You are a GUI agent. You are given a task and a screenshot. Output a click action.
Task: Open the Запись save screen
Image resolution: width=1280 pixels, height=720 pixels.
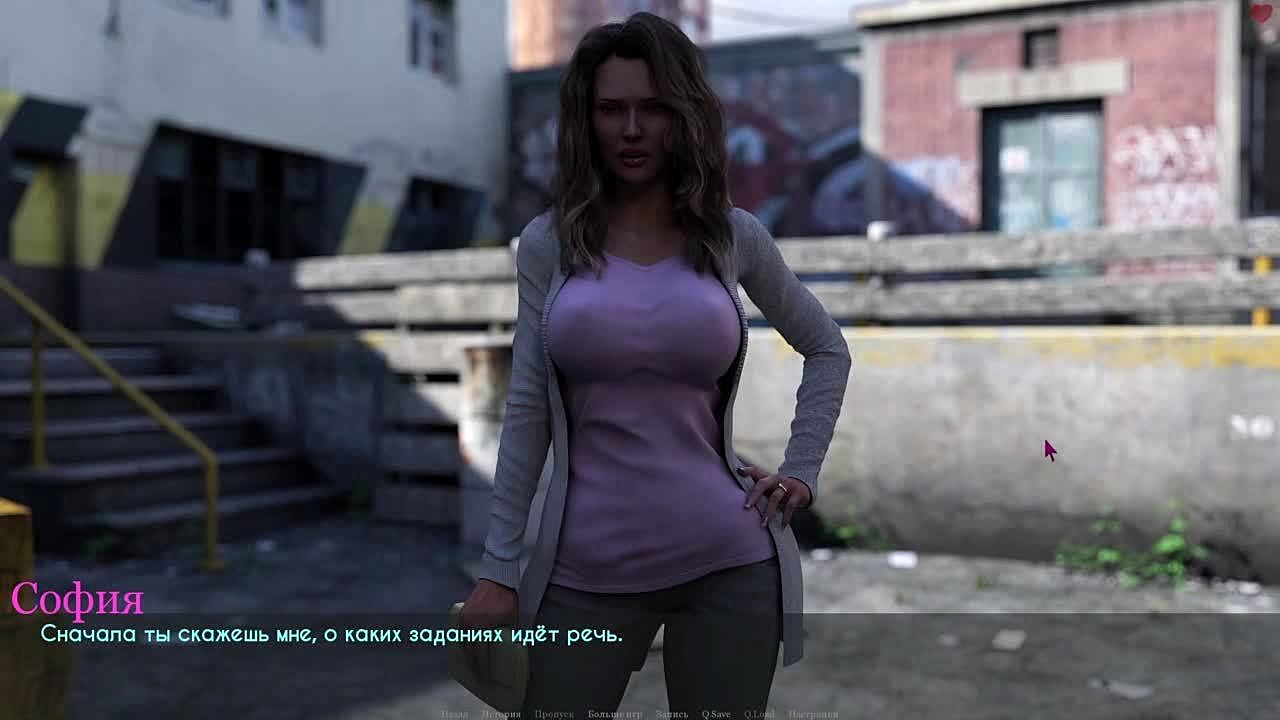point(672,714)
